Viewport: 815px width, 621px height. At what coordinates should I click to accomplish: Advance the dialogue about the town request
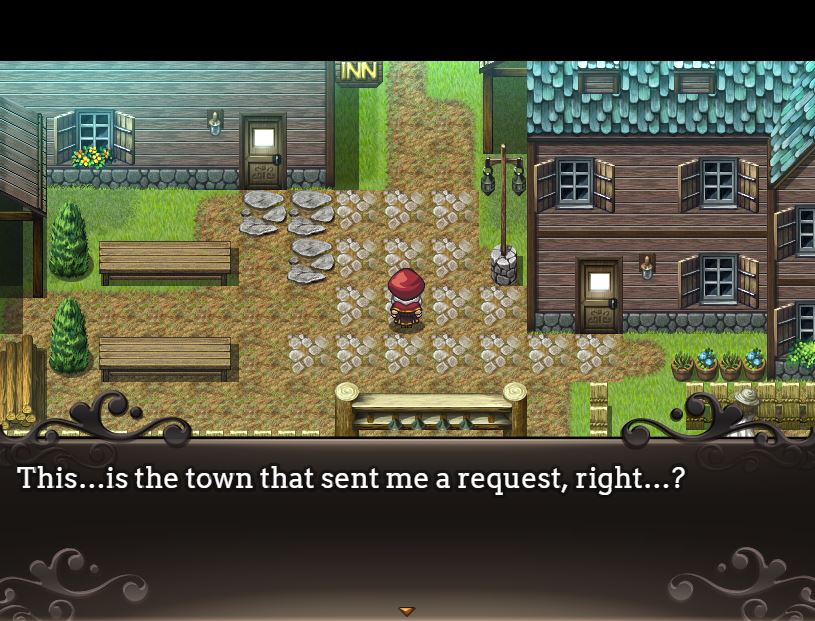(x=350, y=479)
